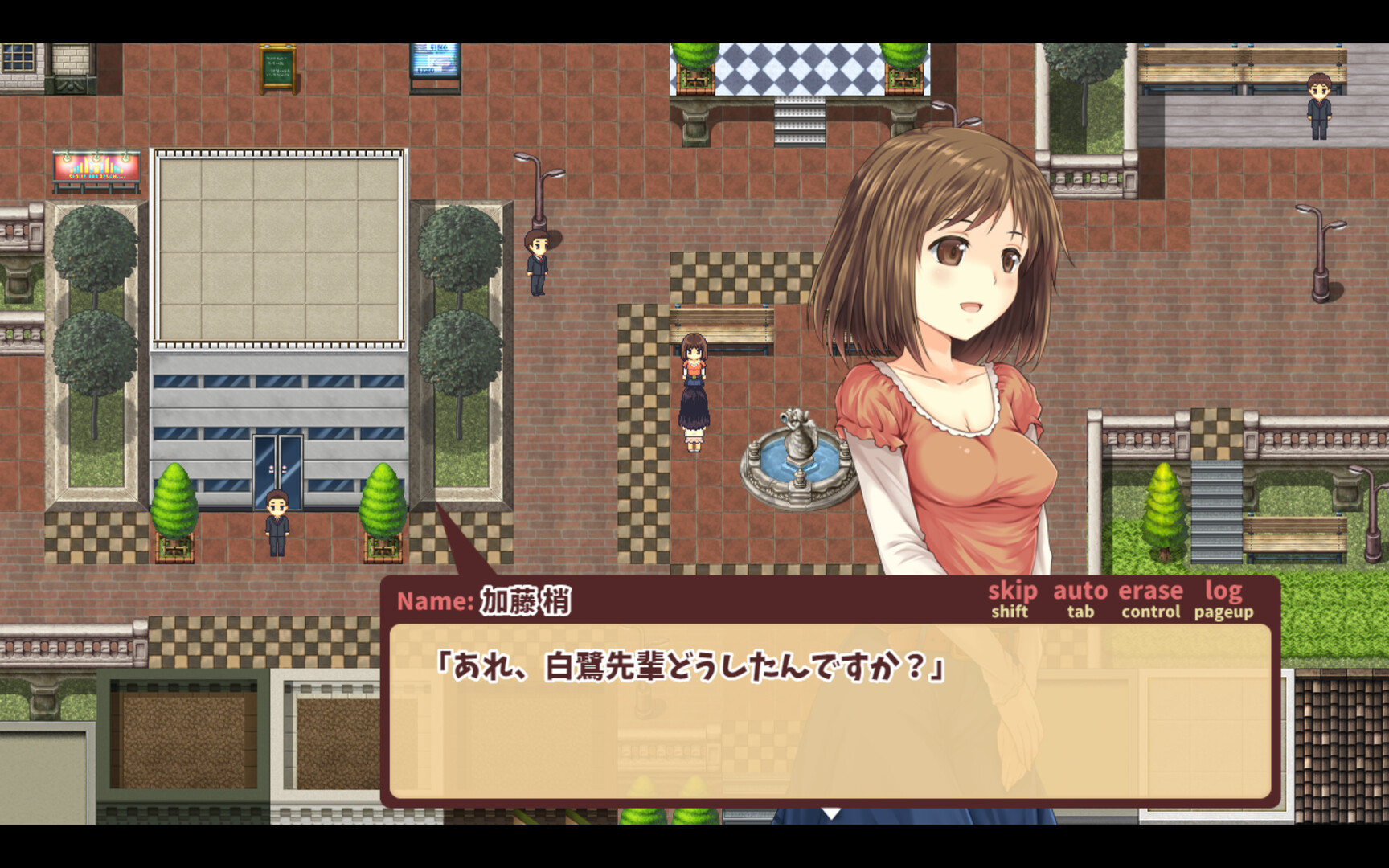The width and height of the screenshot is (1389, 868).
Task: Toggle auto-advance mode
Action: pyautogui.click(x=1081, y=591)
